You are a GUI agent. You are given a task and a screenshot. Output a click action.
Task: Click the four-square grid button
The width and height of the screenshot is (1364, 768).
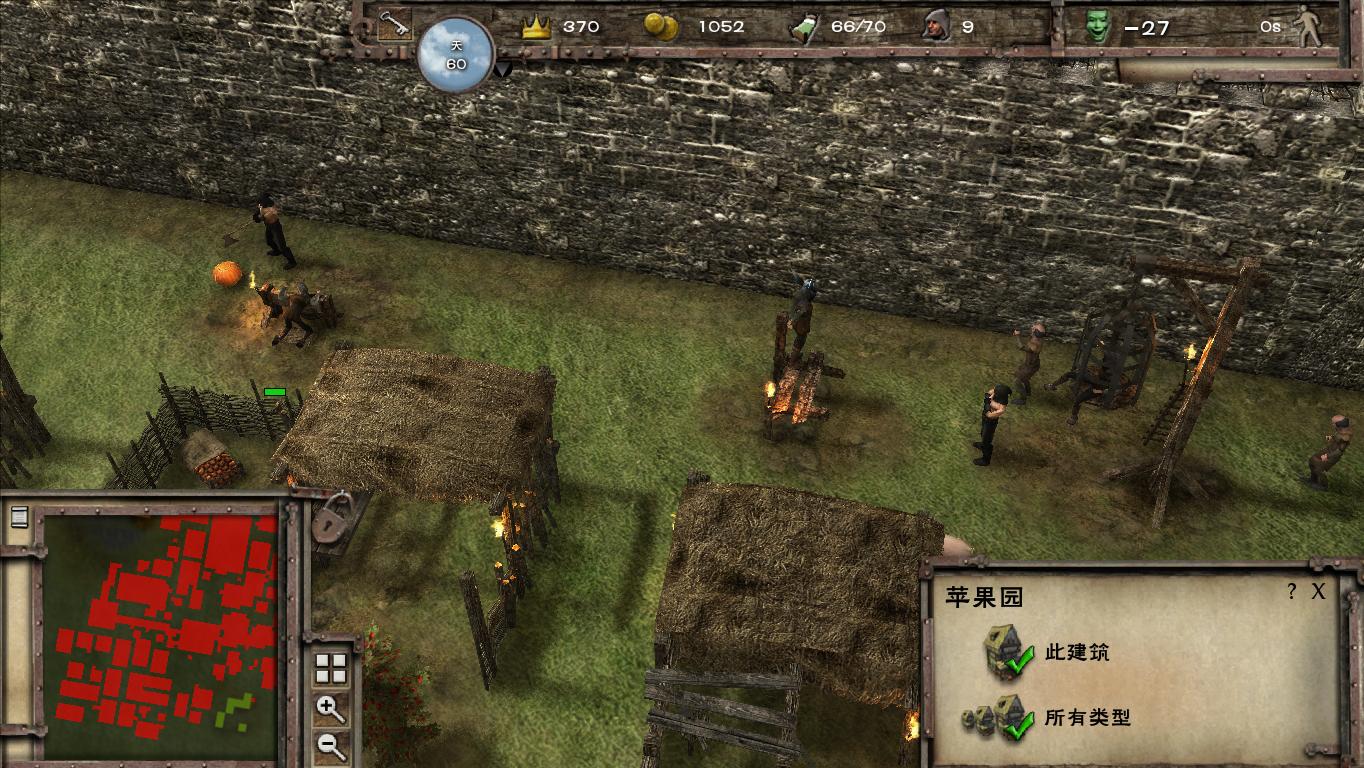330,667
